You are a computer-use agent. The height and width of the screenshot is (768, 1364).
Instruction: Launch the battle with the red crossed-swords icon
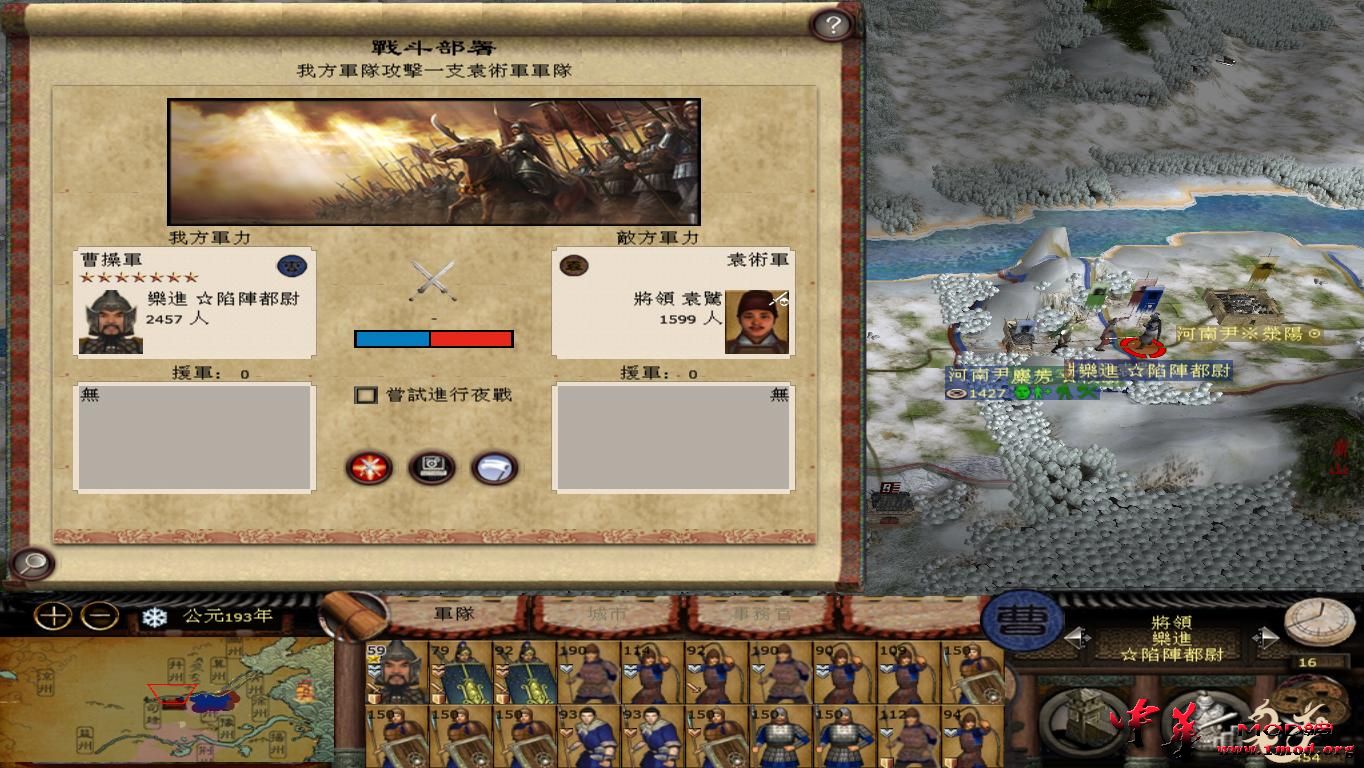point(368,468)
